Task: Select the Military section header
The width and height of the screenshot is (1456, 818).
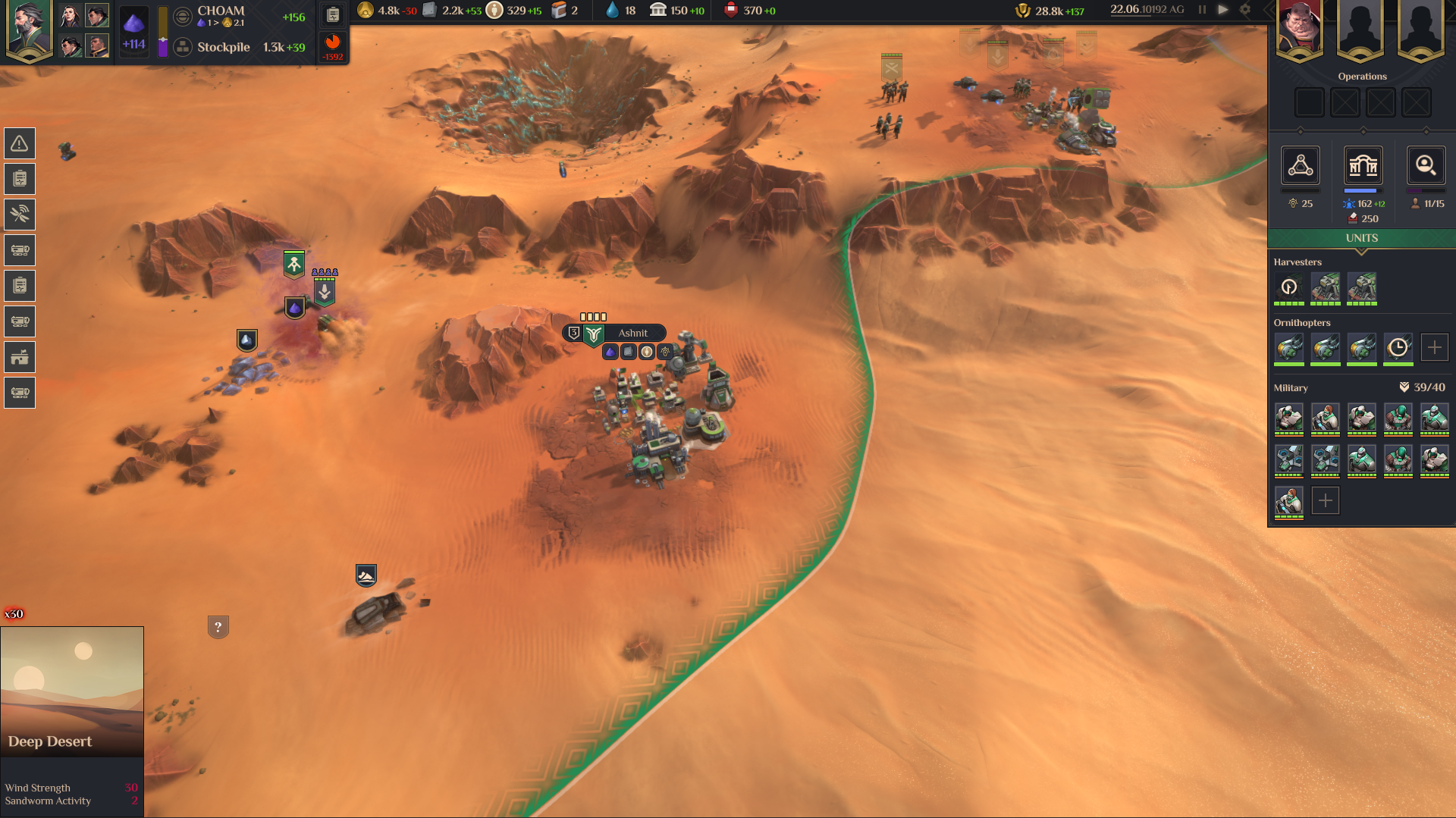Action: [x=1289, y=387]
